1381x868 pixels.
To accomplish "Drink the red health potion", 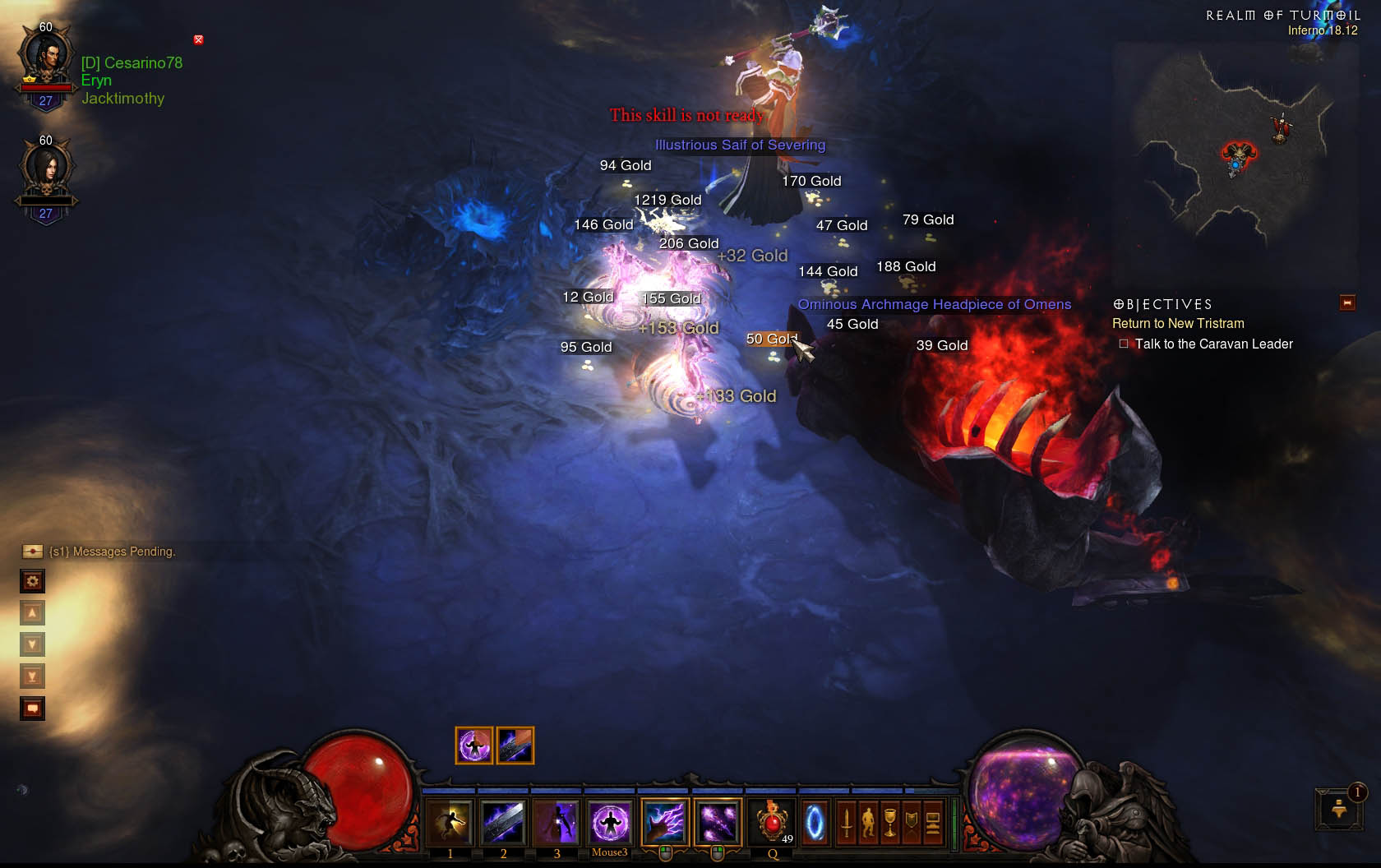I will click(x=773, y=822).
